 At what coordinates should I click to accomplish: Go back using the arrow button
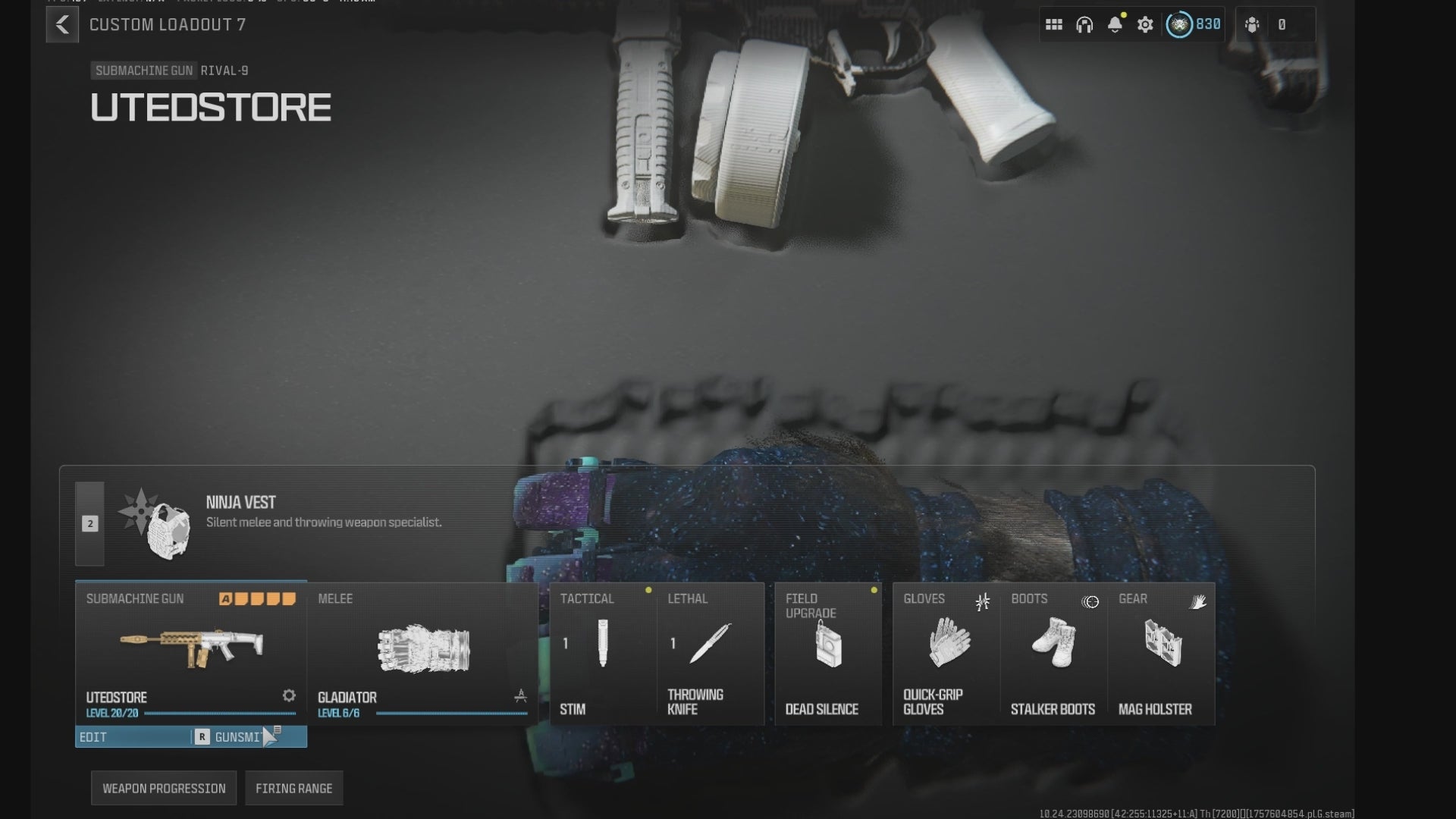point(62,25)
